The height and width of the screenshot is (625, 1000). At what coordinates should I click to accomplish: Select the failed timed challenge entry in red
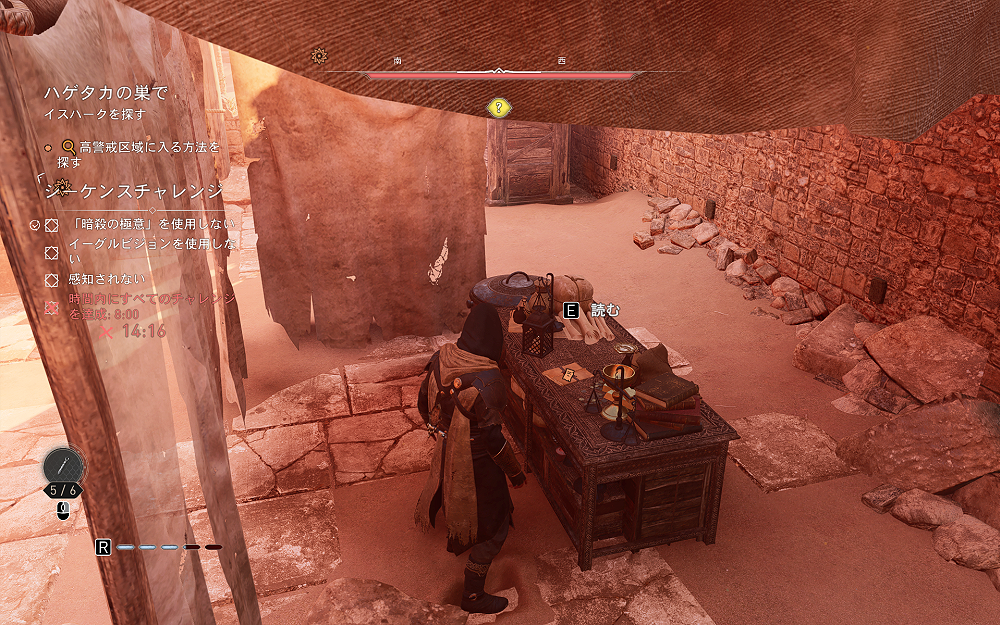click(152, 305)
